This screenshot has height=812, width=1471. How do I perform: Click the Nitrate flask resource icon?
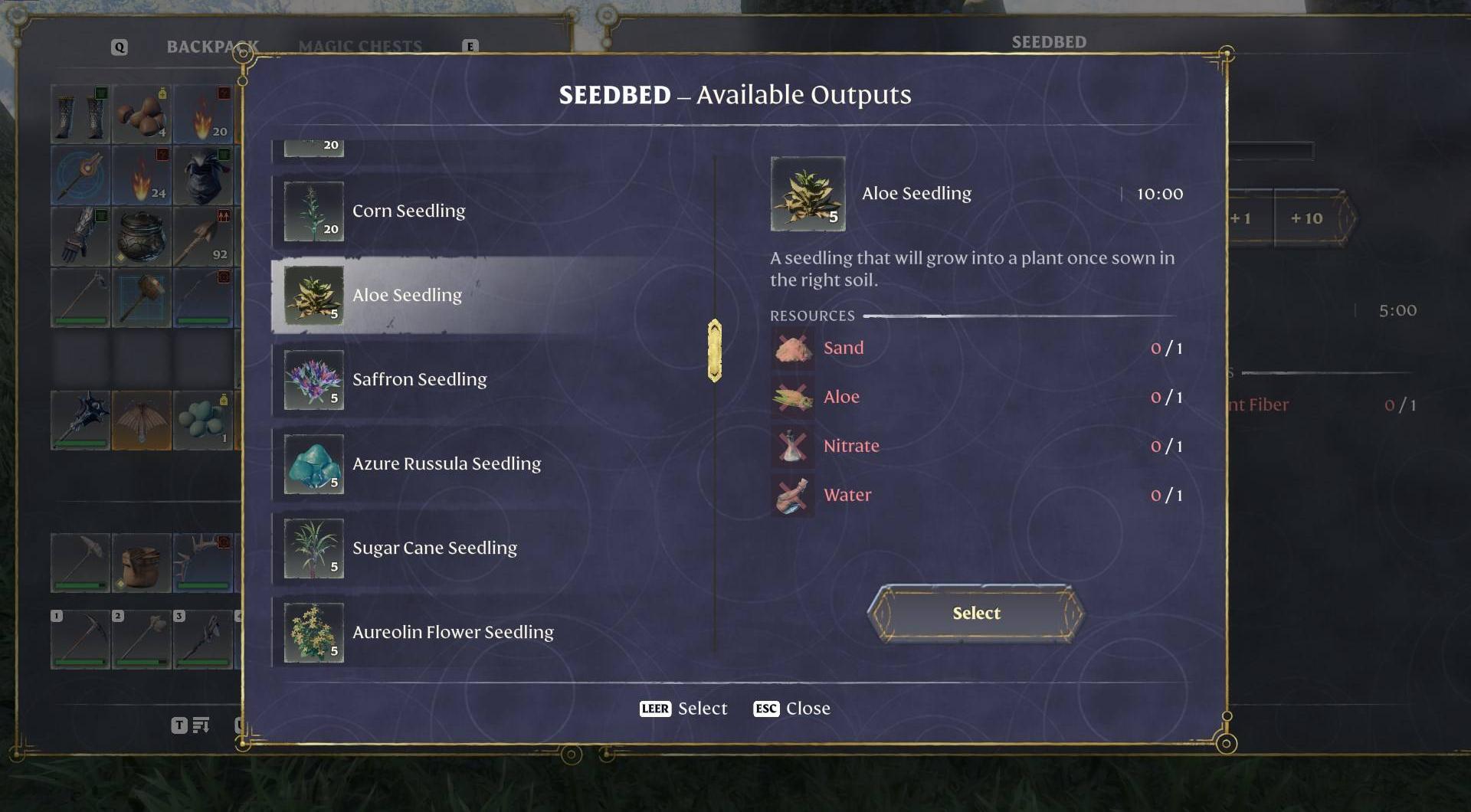(791, 445)
